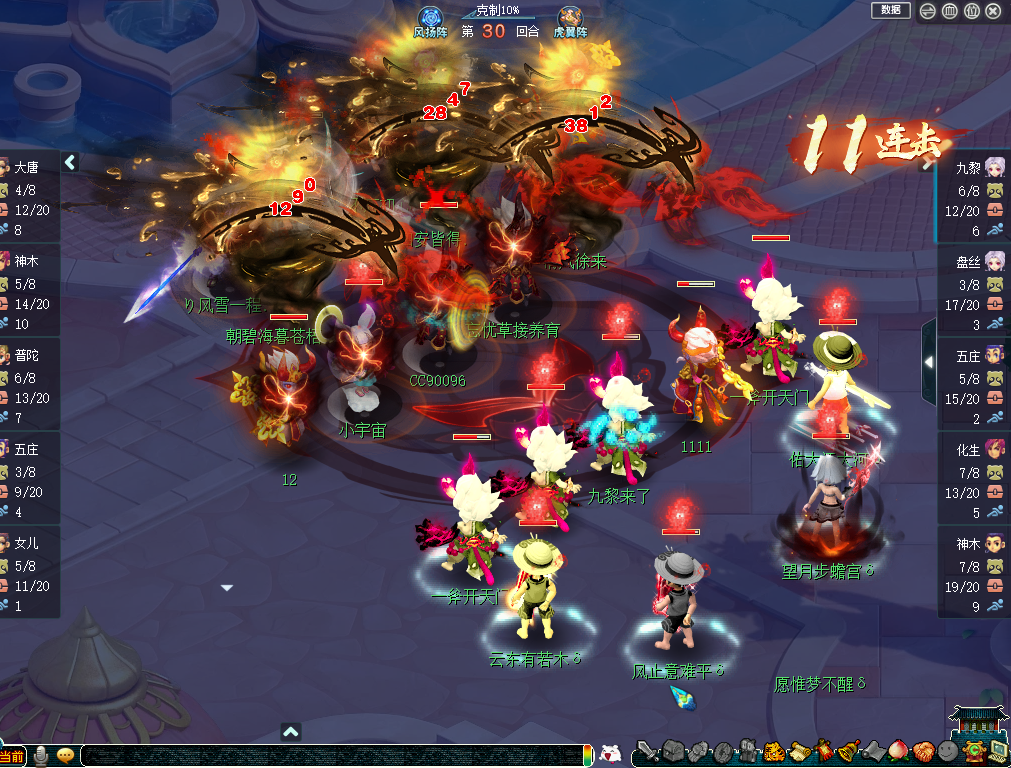Collapse the right team panel arrow
1011x768 pixels.
pyautogui.click(x=928, y=361)
